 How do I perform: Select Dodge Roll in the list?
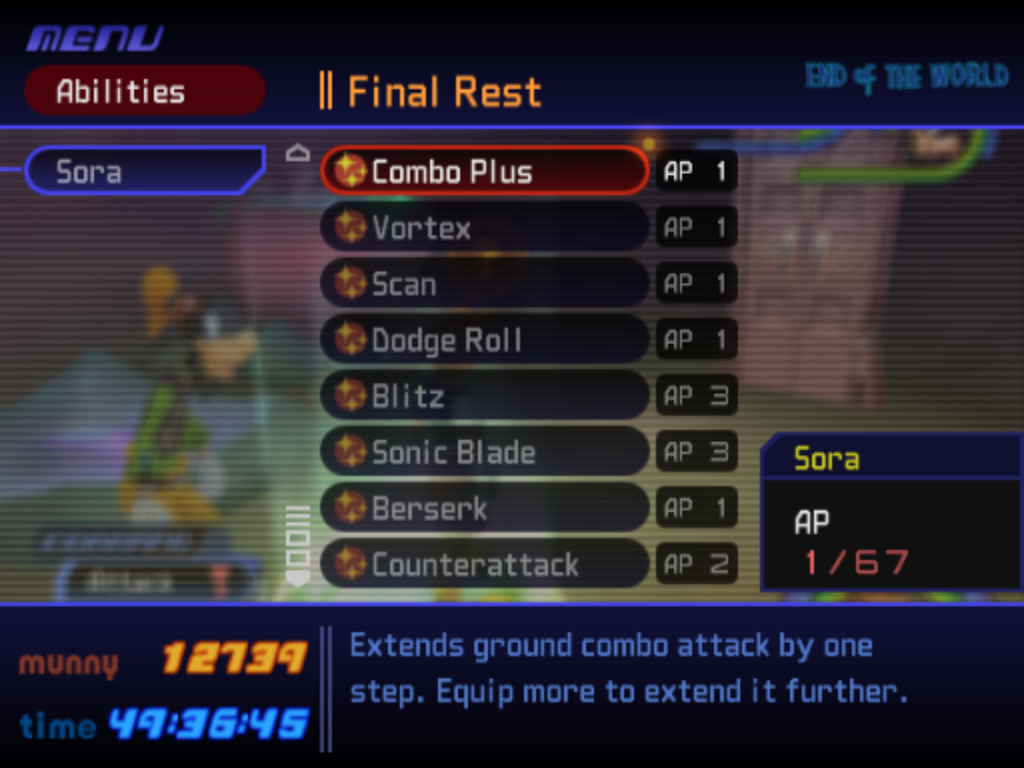click(x=484, y=340)
